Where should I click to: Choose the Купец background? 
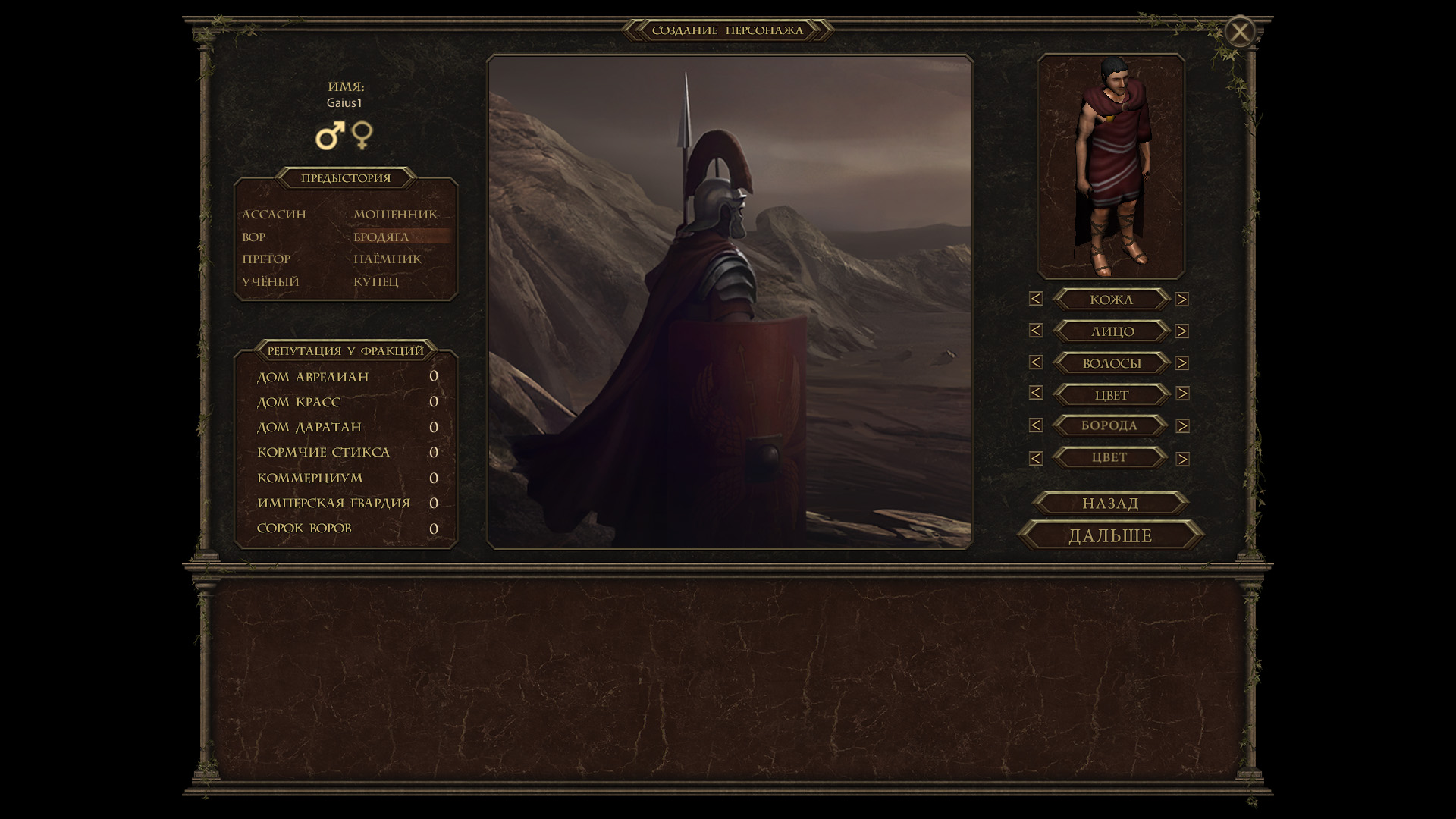375,282
